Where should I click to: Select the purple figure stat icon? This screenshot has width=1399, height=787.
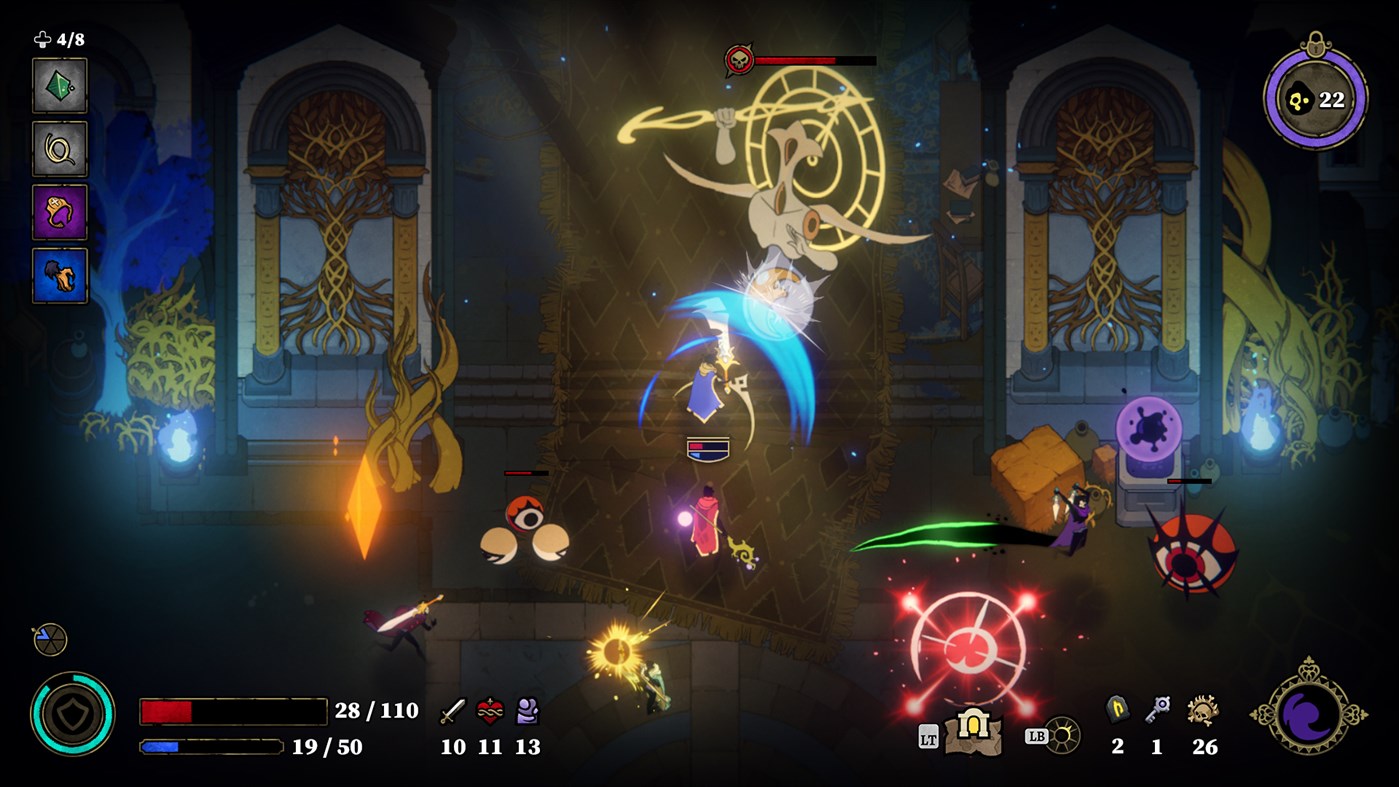pyautogui.click(x=528, y=712)
